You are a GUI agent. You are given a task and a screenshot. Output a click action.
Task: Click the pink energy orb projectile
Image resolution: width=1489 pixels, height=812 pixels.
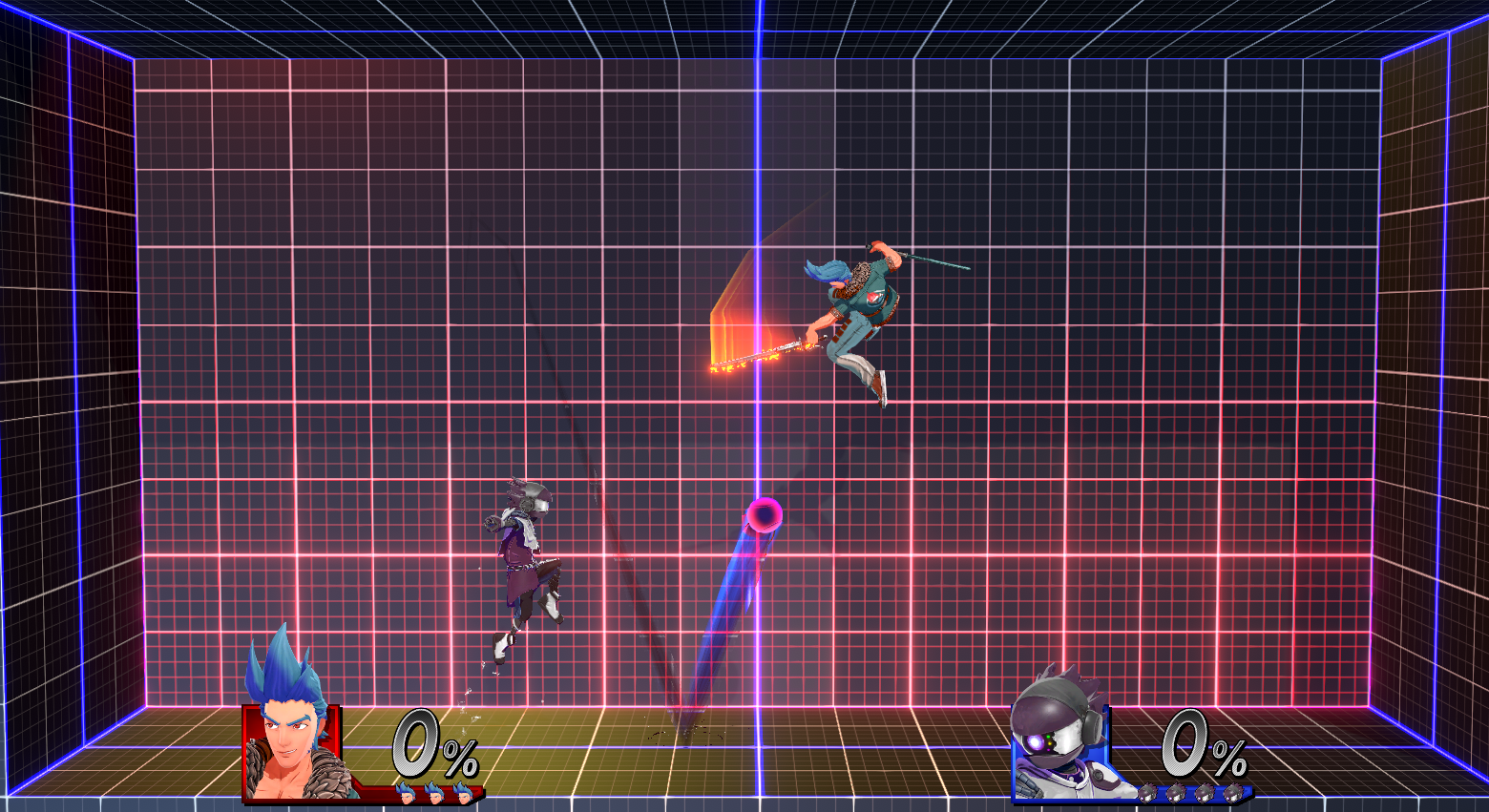pyautogui.click(x=763, y=515)
